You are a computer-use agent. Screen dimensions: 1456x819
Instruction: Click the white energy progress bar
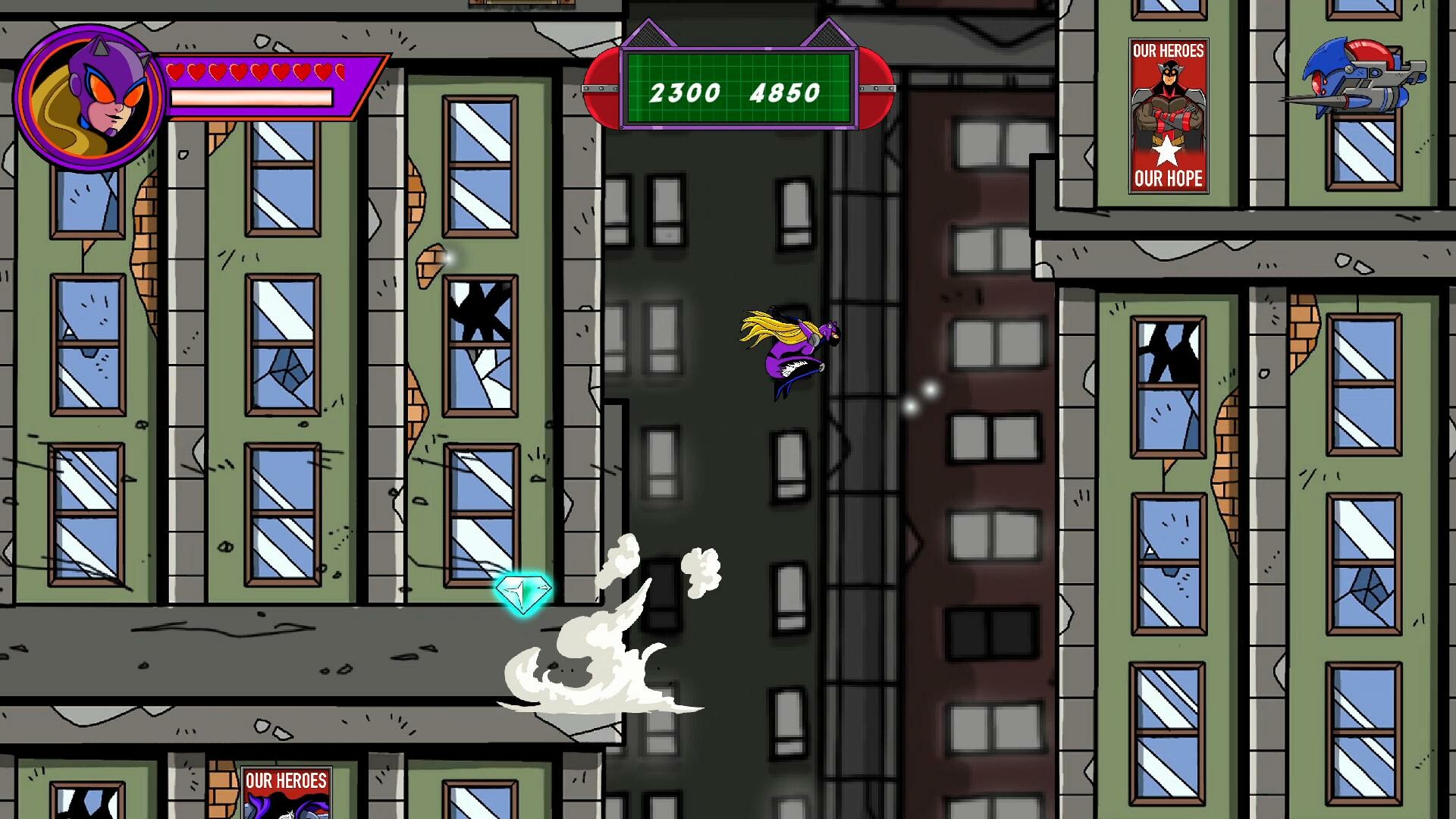pyautogui.click(x=253, y=96)
